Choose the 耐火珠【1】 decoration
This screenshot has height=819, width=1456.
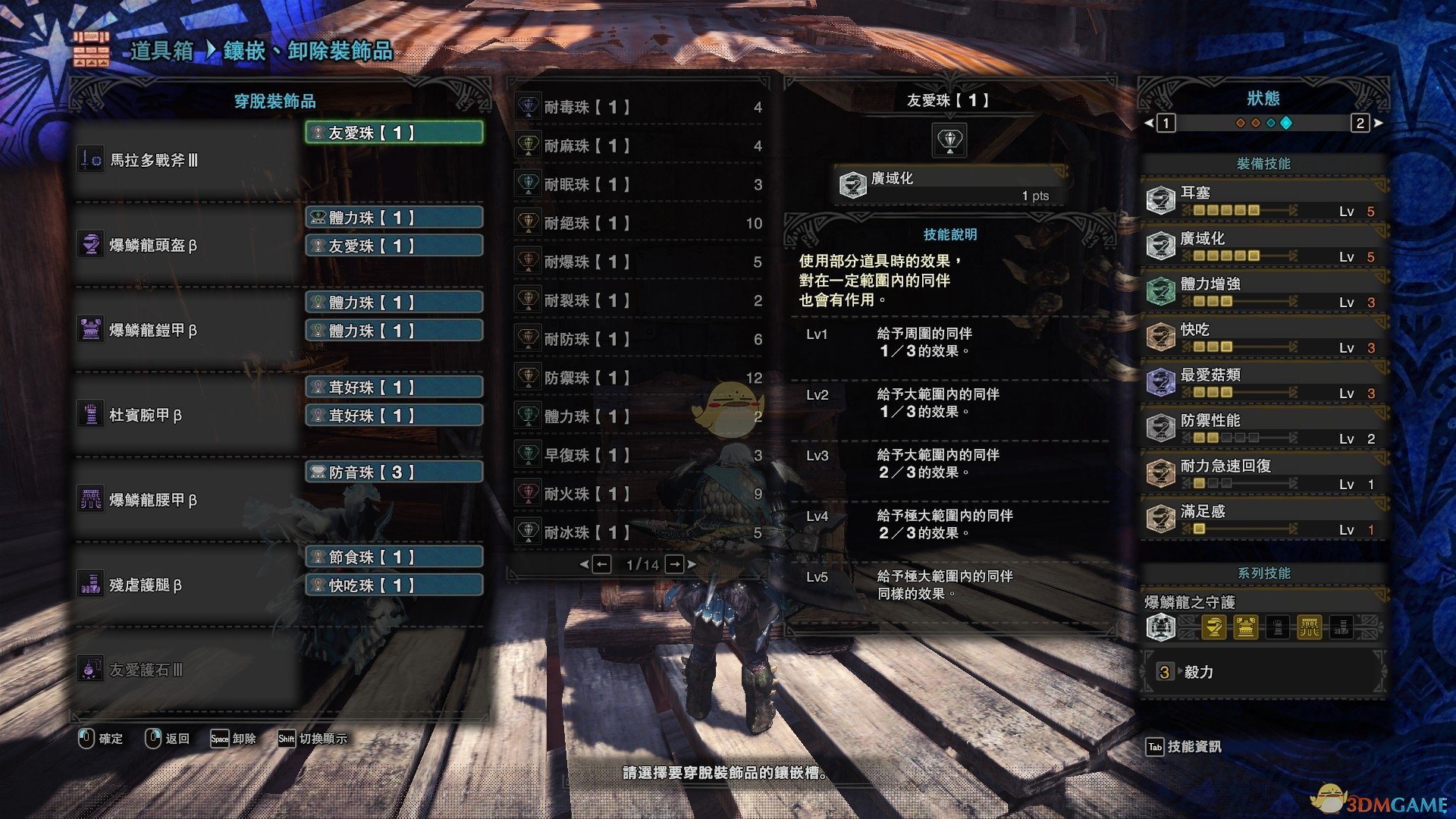click(637, 494)
